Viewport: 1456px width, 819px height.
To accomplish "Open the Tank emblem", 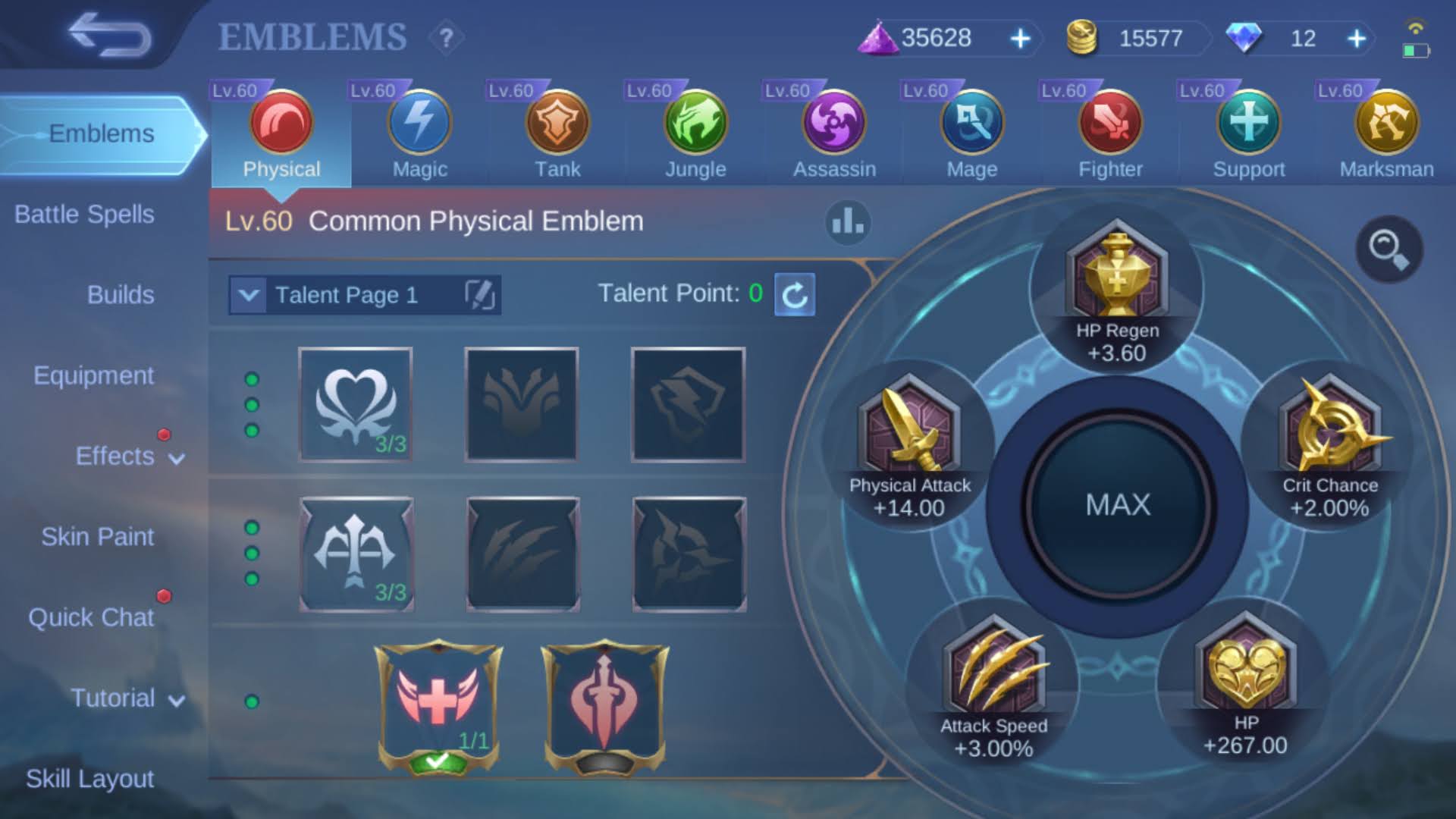I will [556, 121].
